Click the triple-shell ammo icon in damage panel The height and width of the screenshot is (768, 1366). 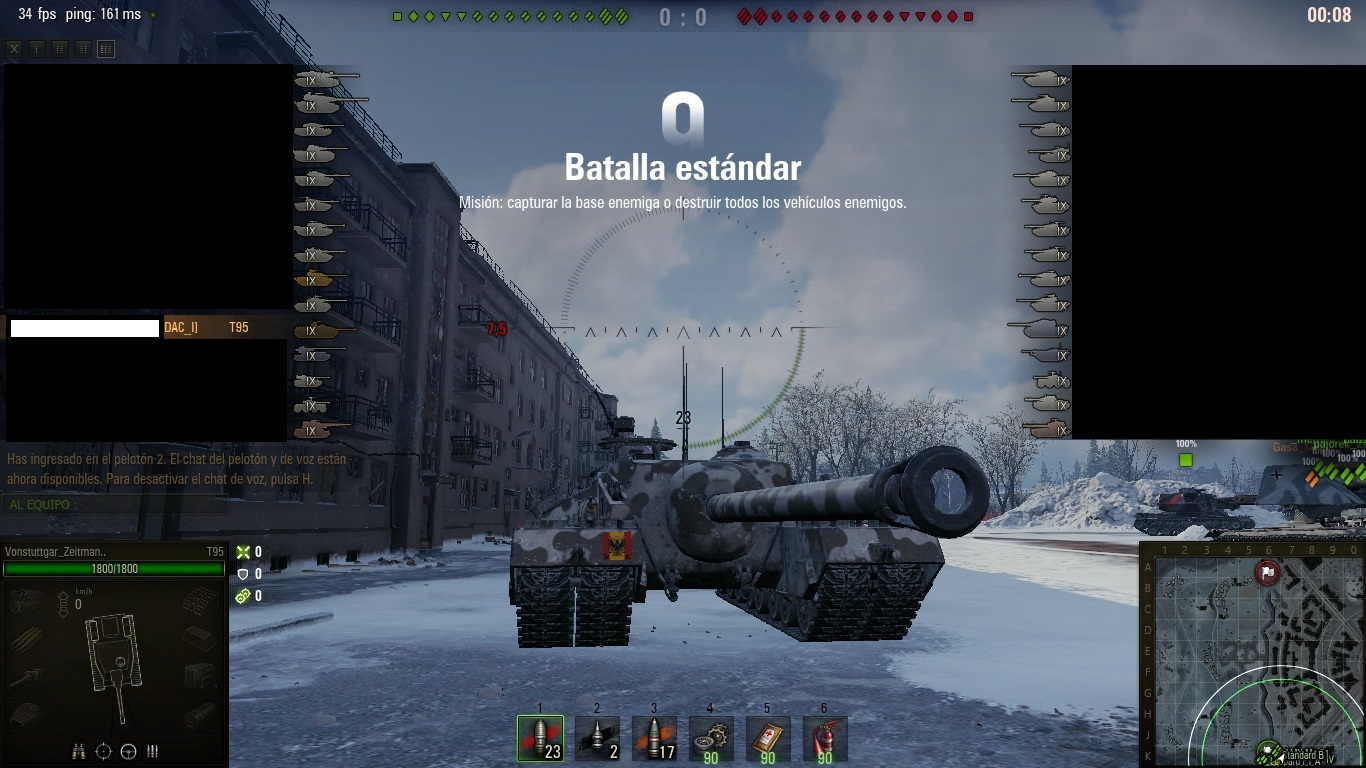153,751
